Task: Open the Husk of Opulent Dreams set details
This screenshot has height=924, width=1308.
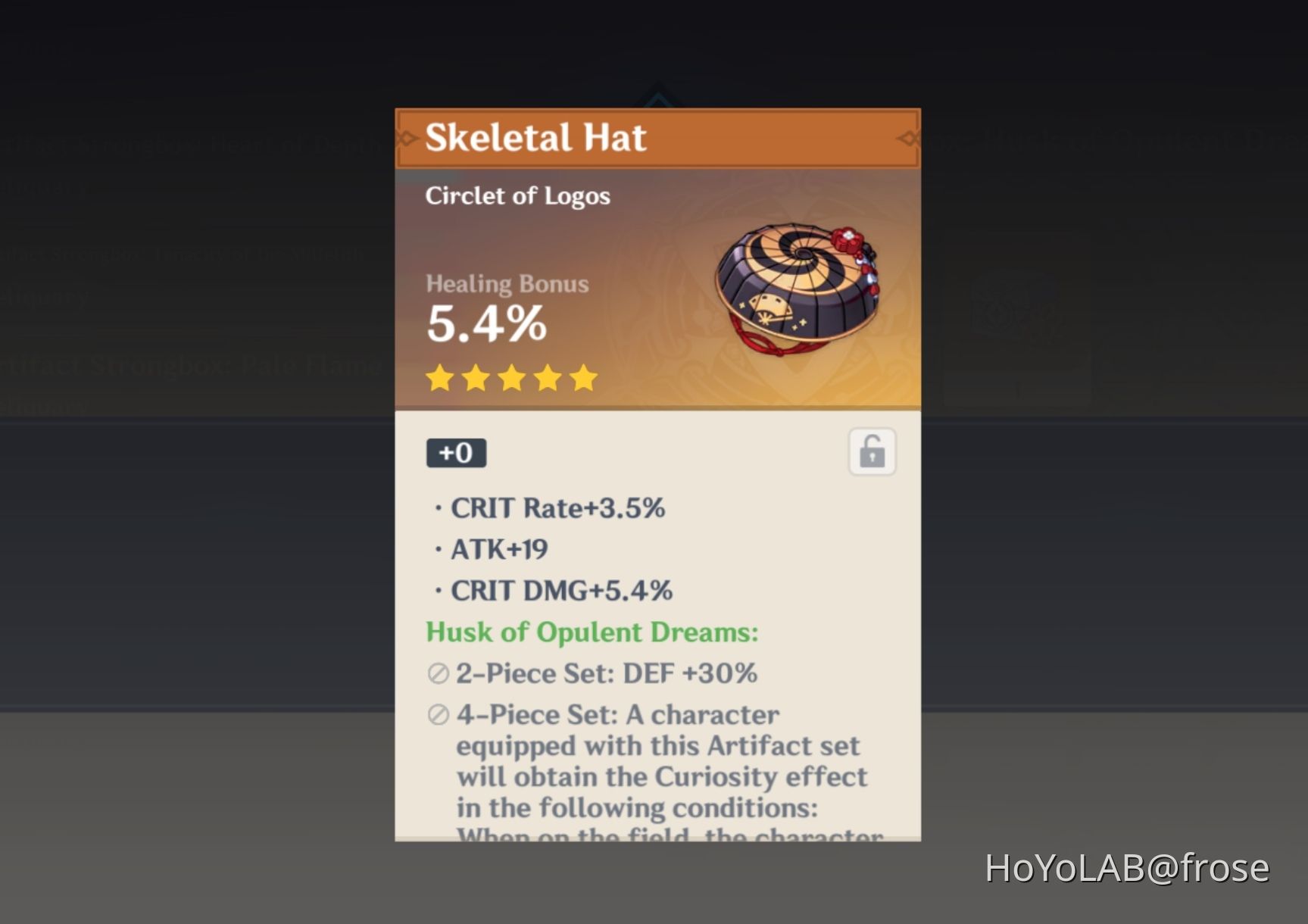Action: click(592, 632)
